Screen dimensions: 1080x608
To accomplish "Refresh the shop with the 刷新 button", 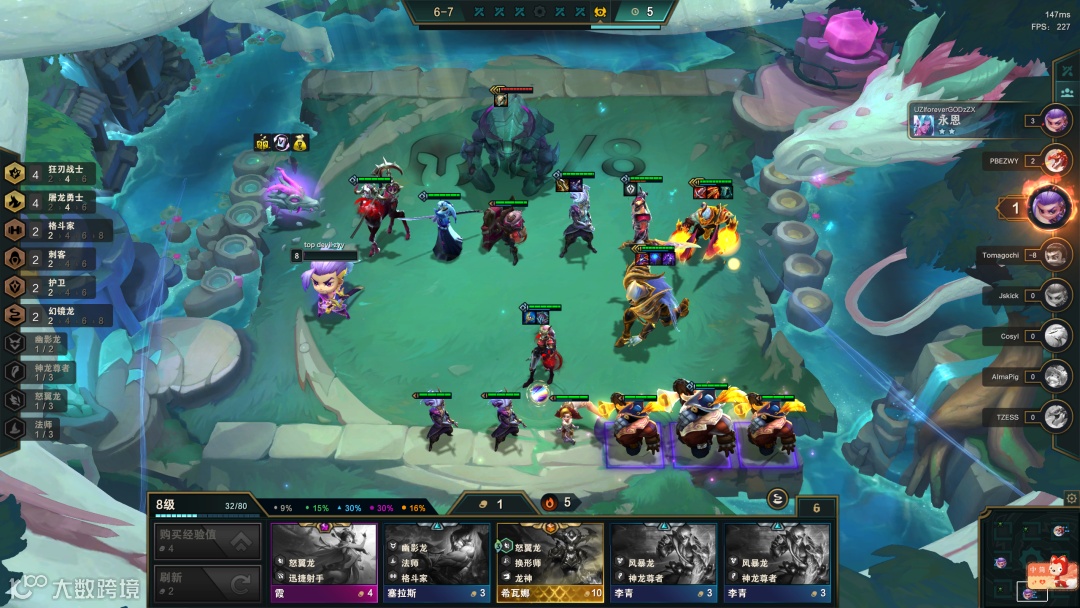I will coord(207,584).
